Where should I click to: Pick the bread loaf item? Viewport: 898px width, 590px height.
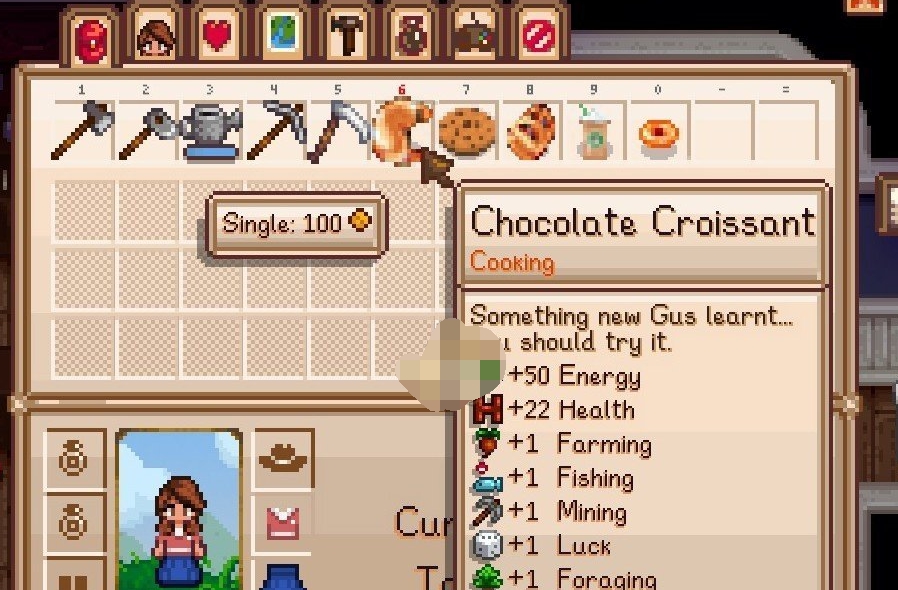(x=530, y=132)
